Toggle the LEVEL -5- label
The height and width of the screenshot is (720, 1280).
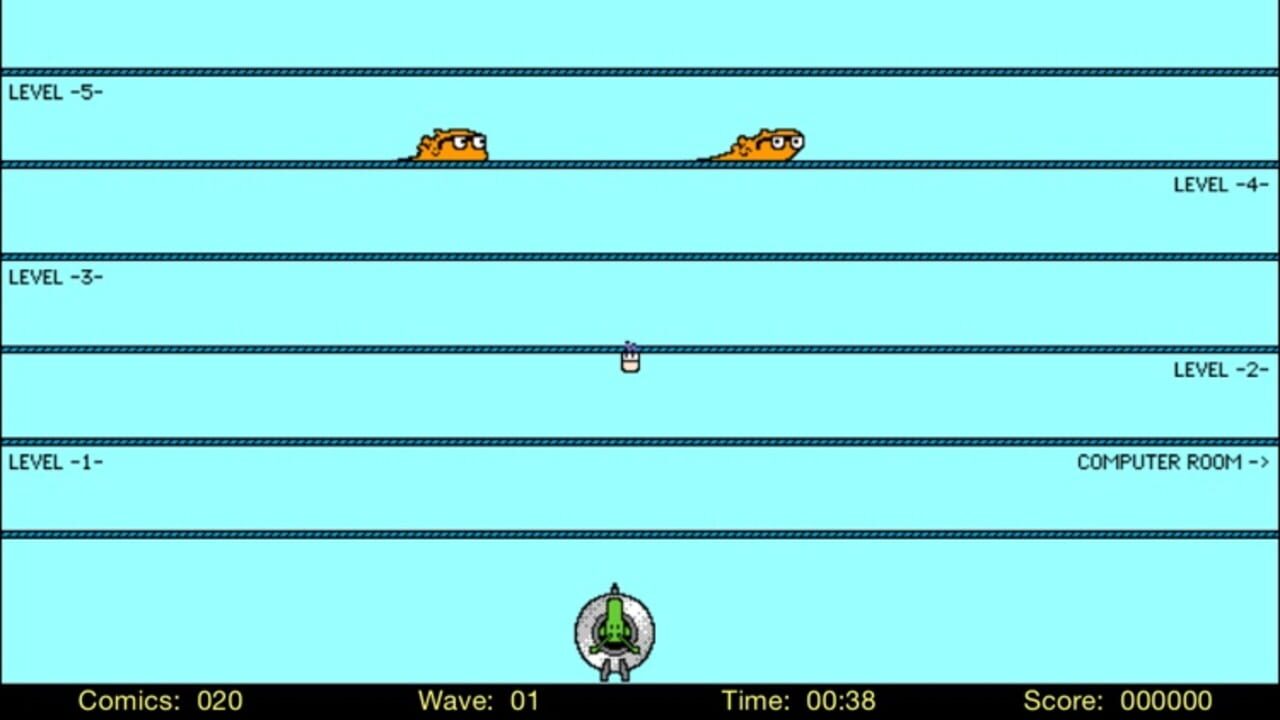click(55, 92)
